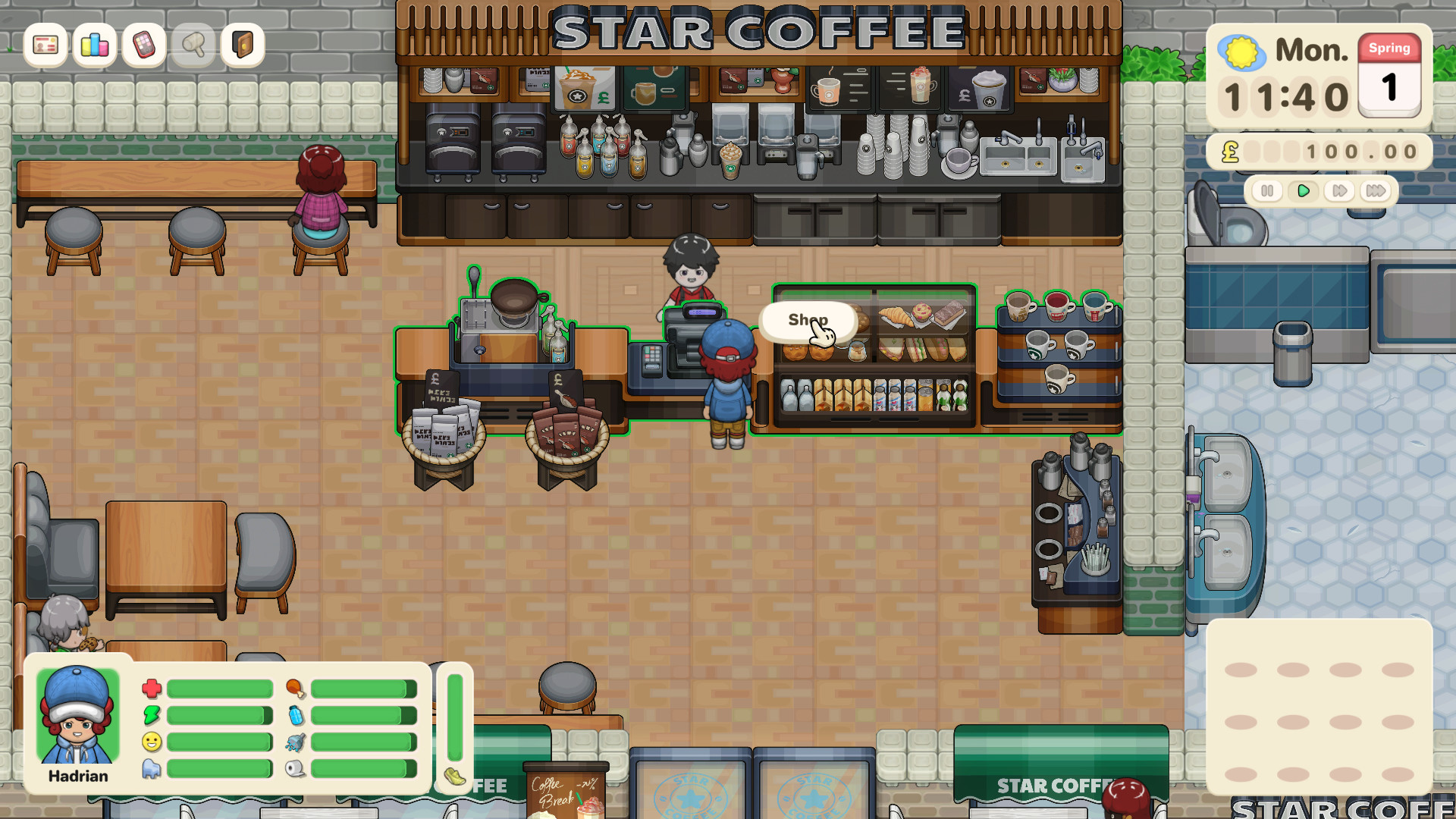Click the yellow energy lightning icon
Viewport: 1456px width, 819px height.
[152, 716]
